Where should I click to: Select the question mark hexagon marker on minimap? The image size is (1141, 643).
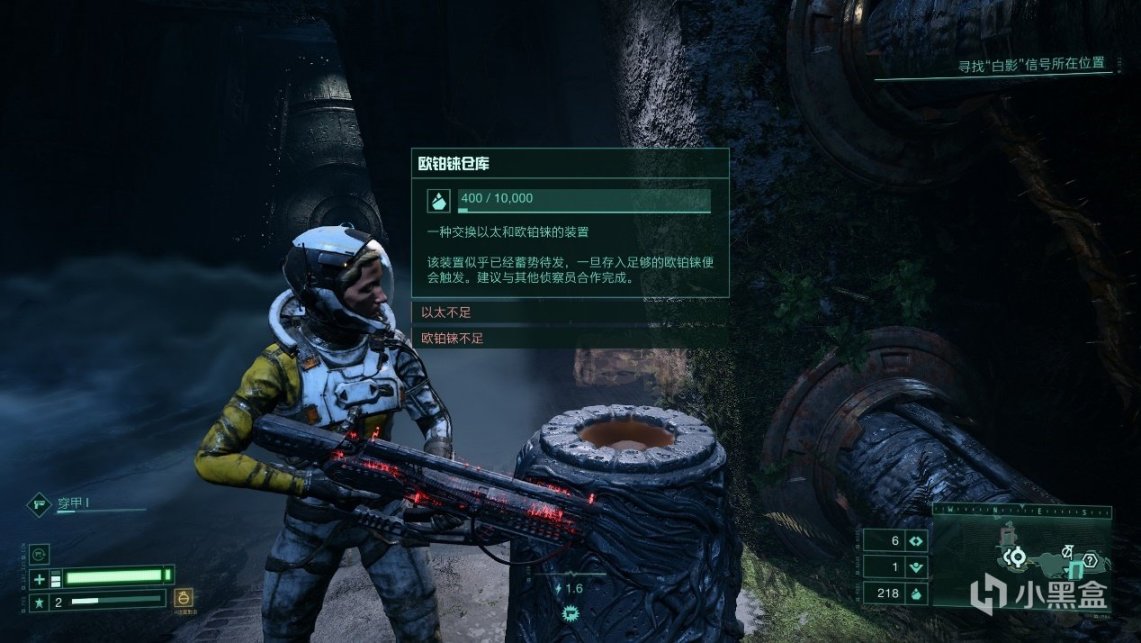(x=1090, y=559)
